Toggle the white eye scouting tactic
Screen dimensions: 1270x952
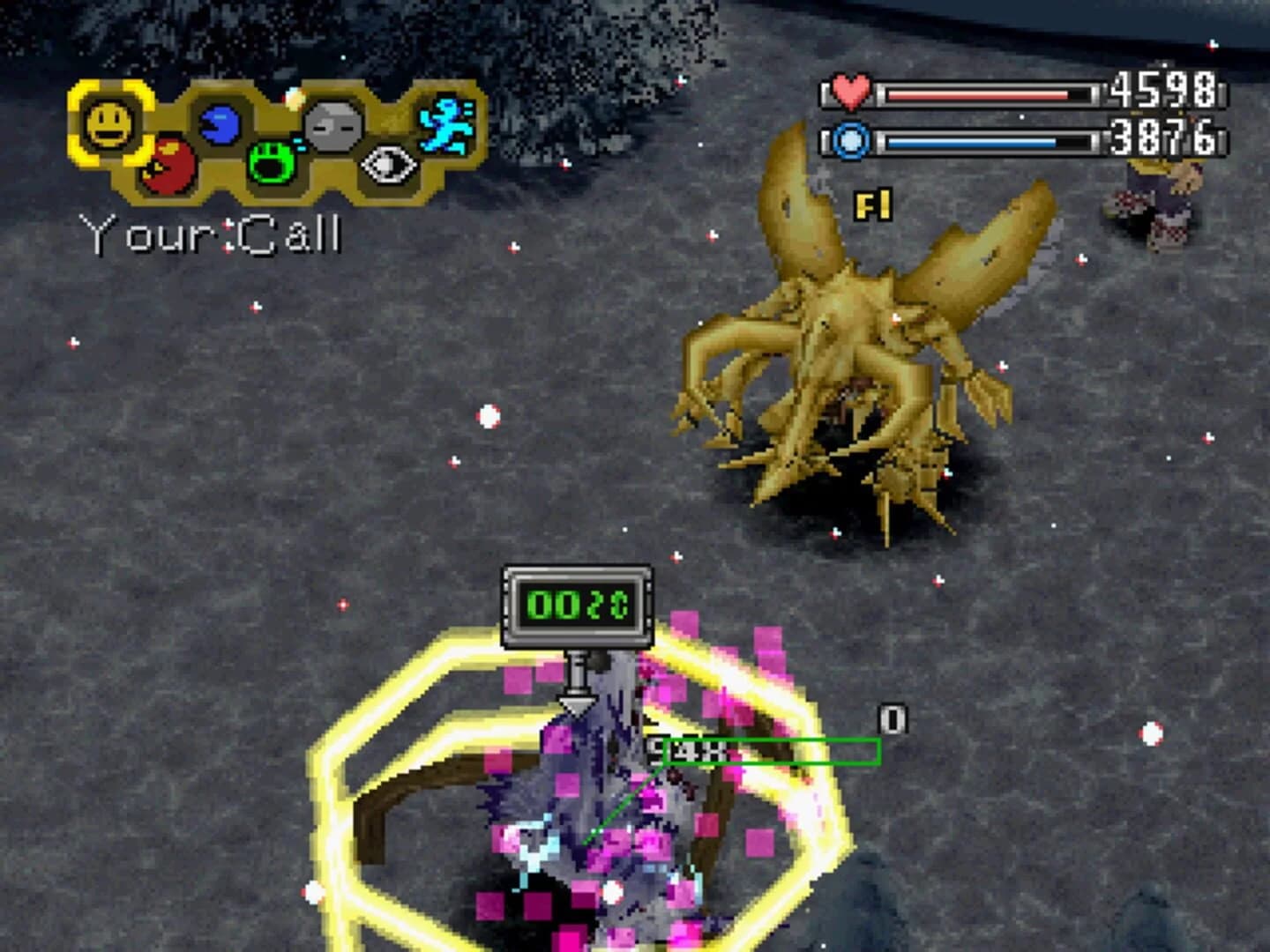(388, 163)
